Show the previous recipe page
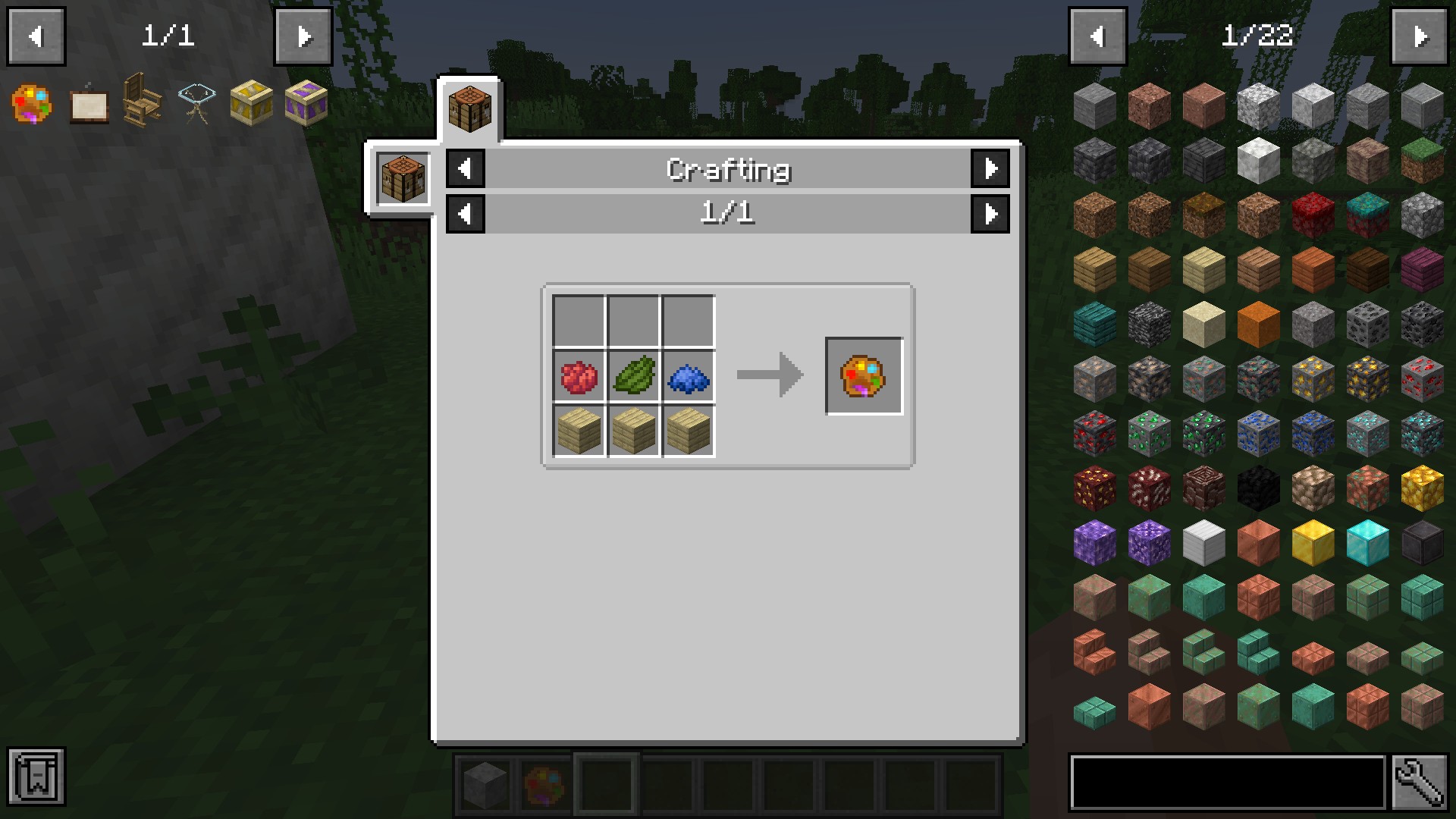1456x819 pixels. pos(466,214)
